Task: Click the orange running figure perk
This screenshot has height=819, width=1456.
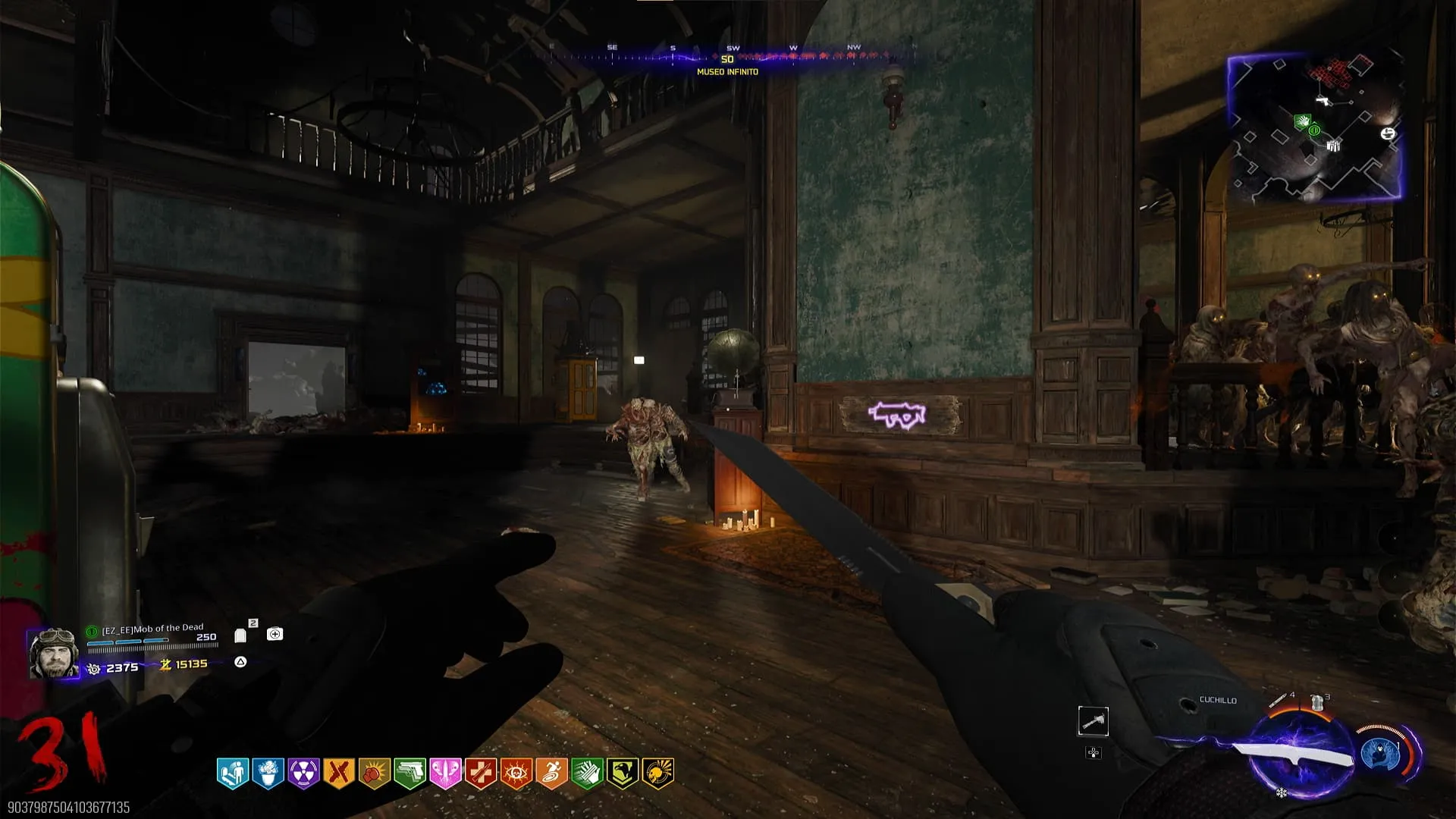Action: pyautogui.click(x=551, y=773)
